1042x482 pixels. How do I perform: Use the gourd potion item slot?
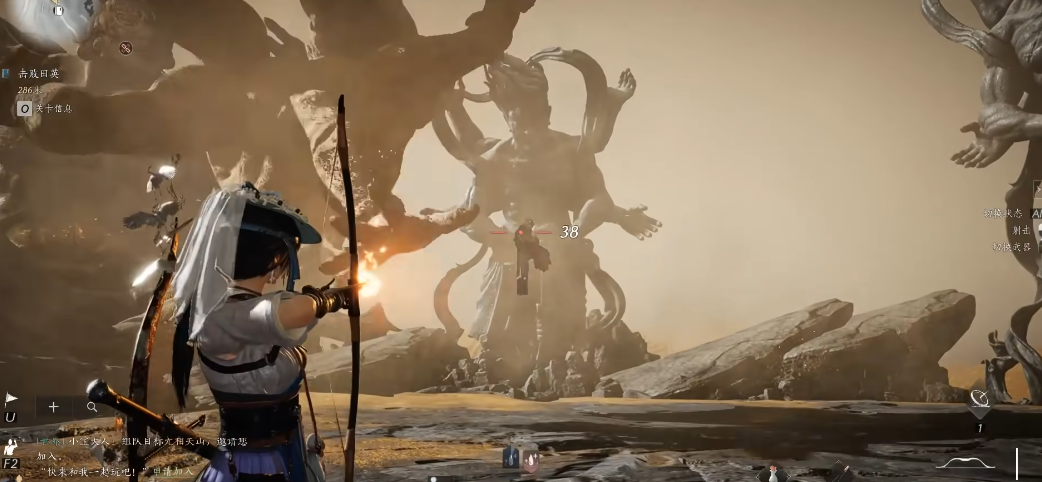[771, 473]
